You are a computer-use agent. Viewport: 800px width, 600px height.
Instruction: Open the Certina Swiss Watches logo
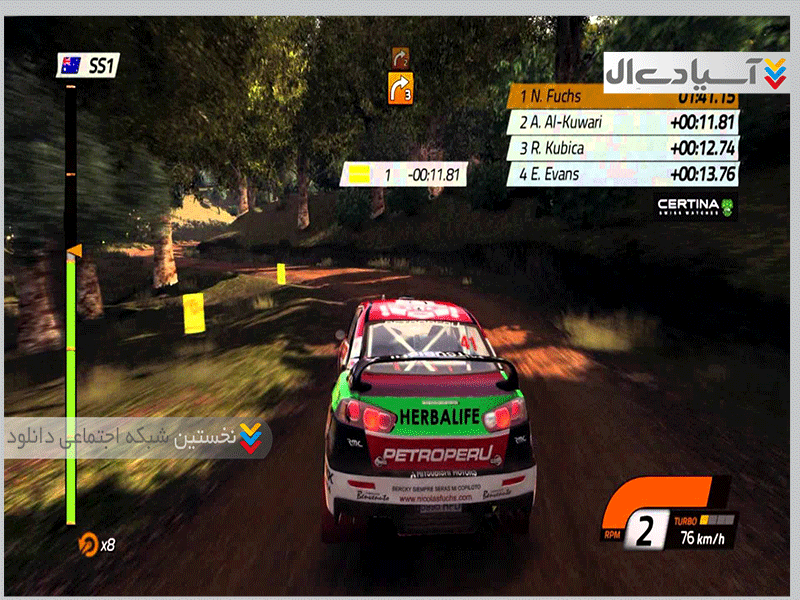point(695,207)
